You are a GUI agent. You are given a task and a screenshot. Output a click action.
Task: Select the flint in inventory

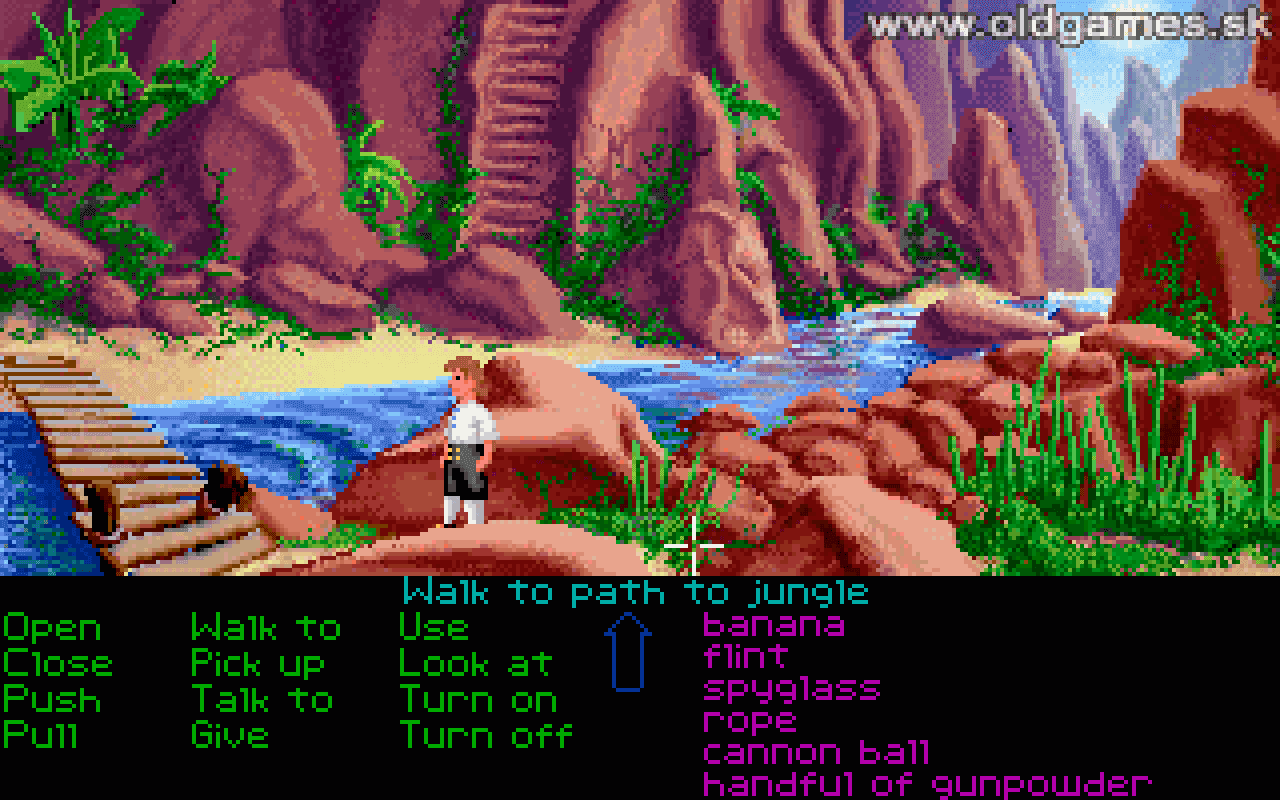point(745,658)
